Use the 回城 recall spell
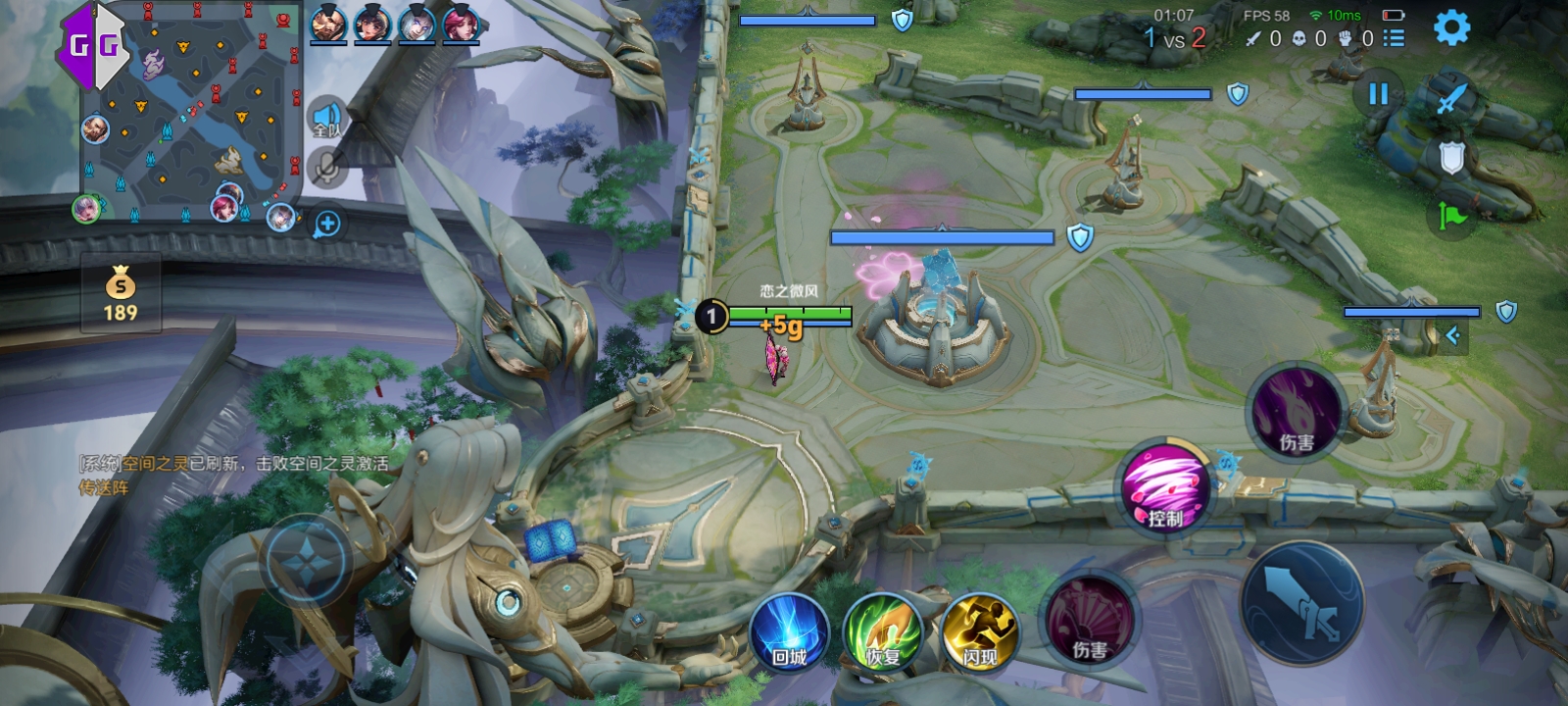Viewport: 1568px width, 706px height. click(x=789, y=632)
